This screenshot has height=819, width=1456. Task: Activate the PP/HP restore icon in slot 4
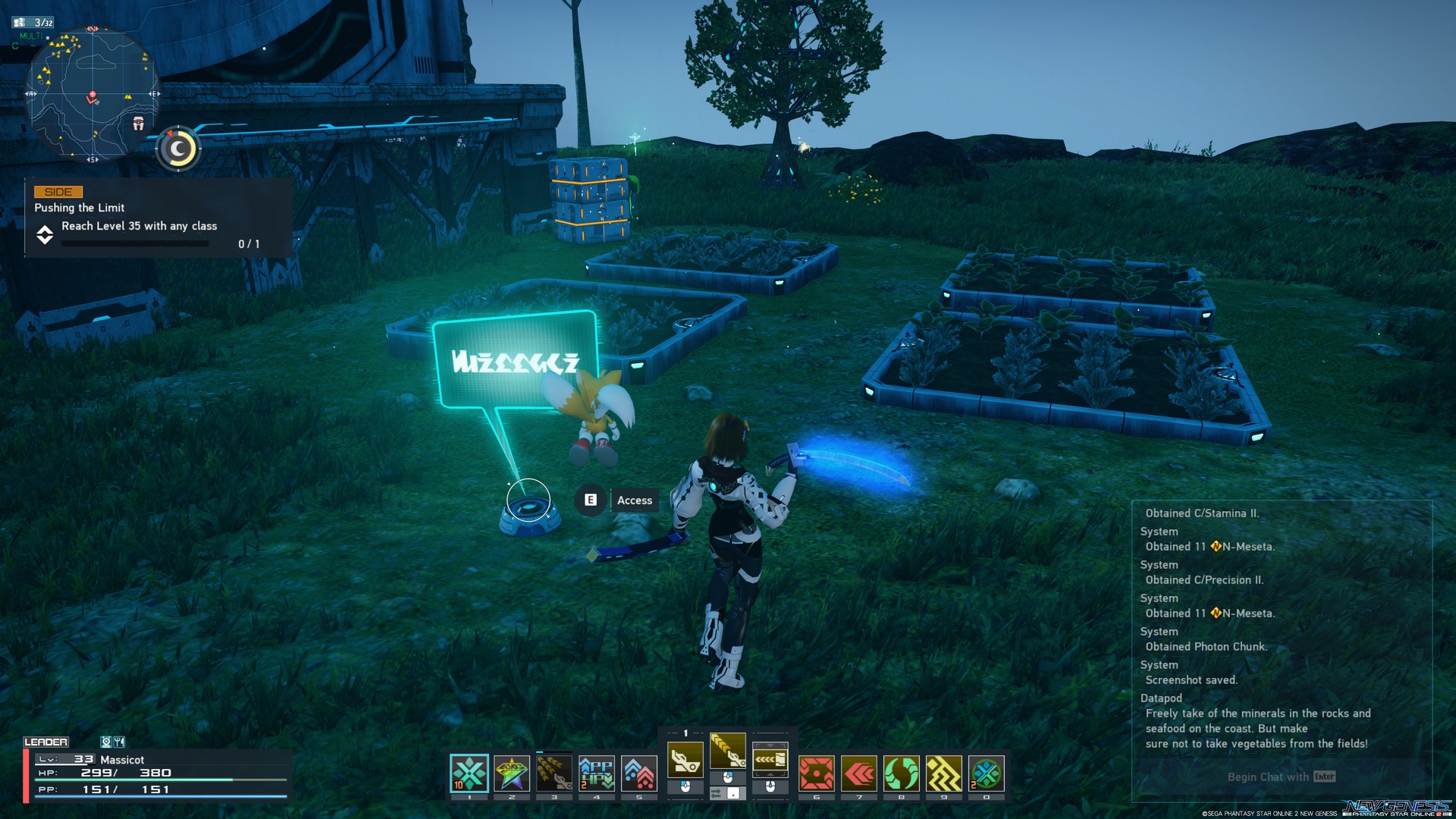coord(597,773)
